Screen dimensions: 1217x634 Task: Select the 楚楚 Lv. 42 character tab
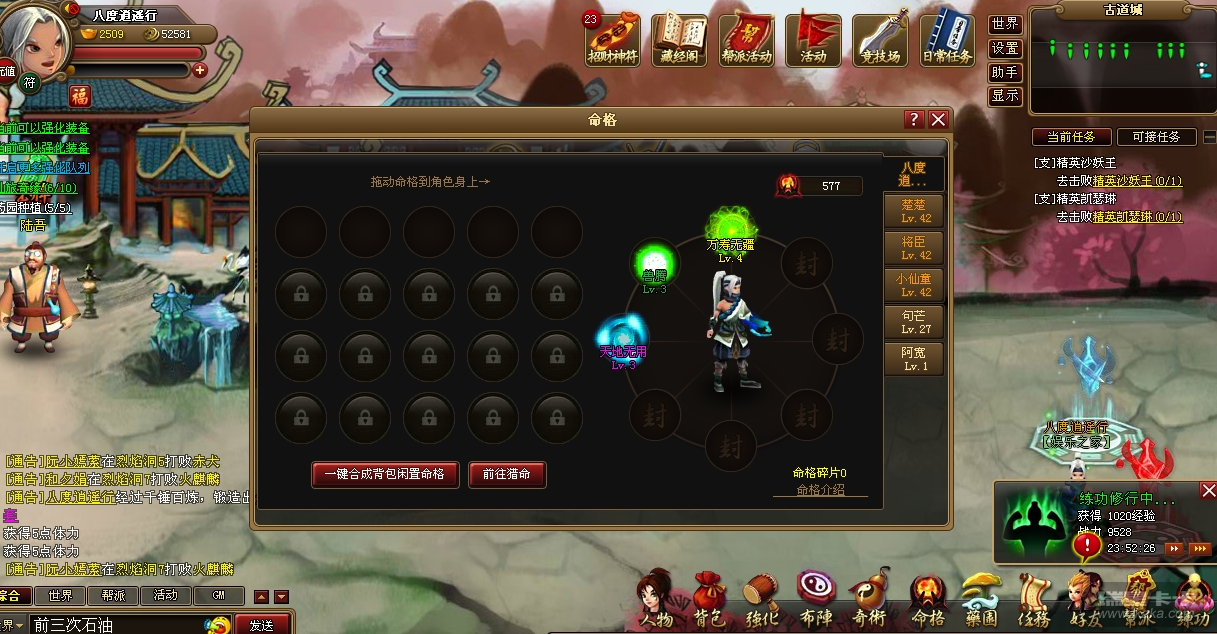click(x=915, y=211)
